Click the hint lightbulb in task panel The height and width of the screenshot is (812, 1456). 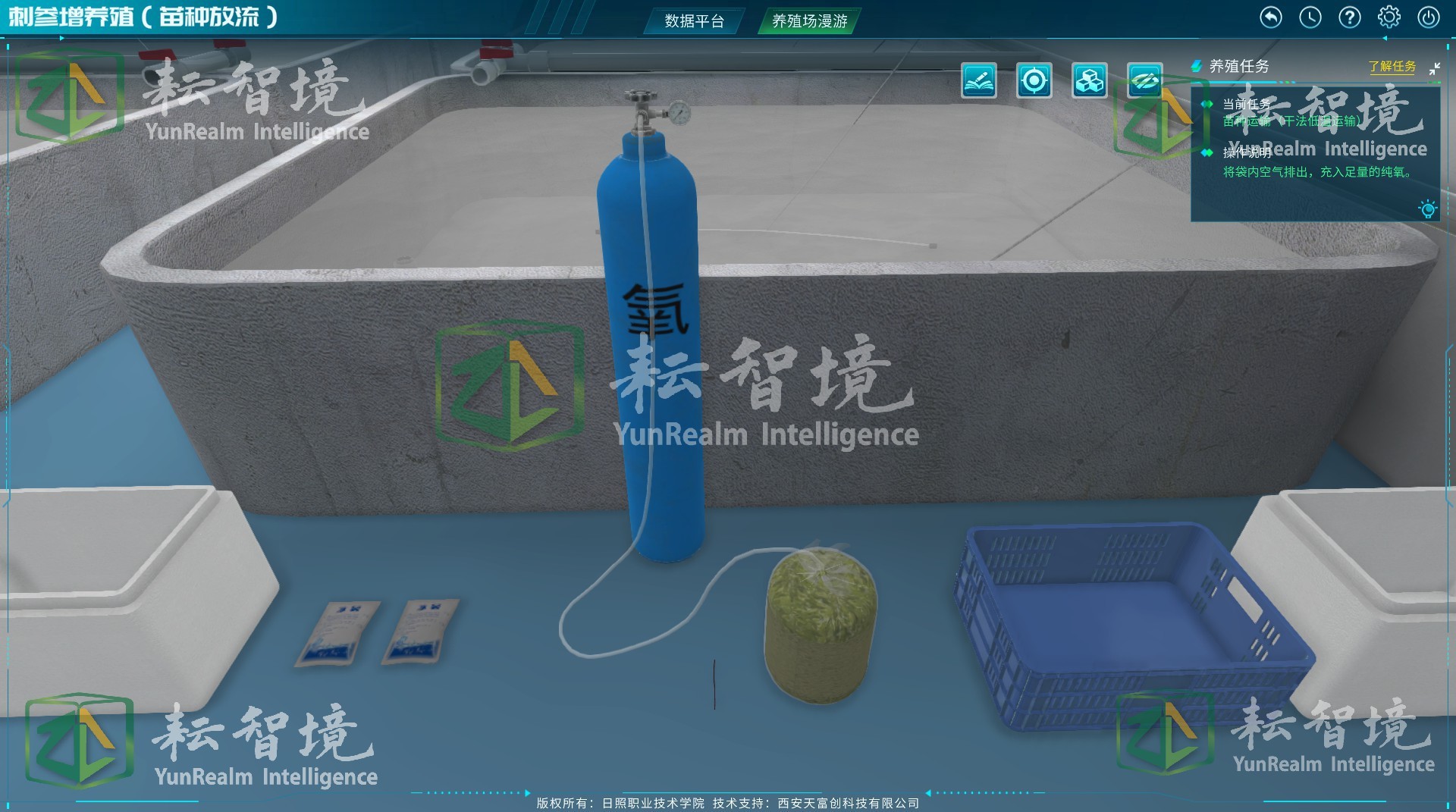coord(1429,210)
